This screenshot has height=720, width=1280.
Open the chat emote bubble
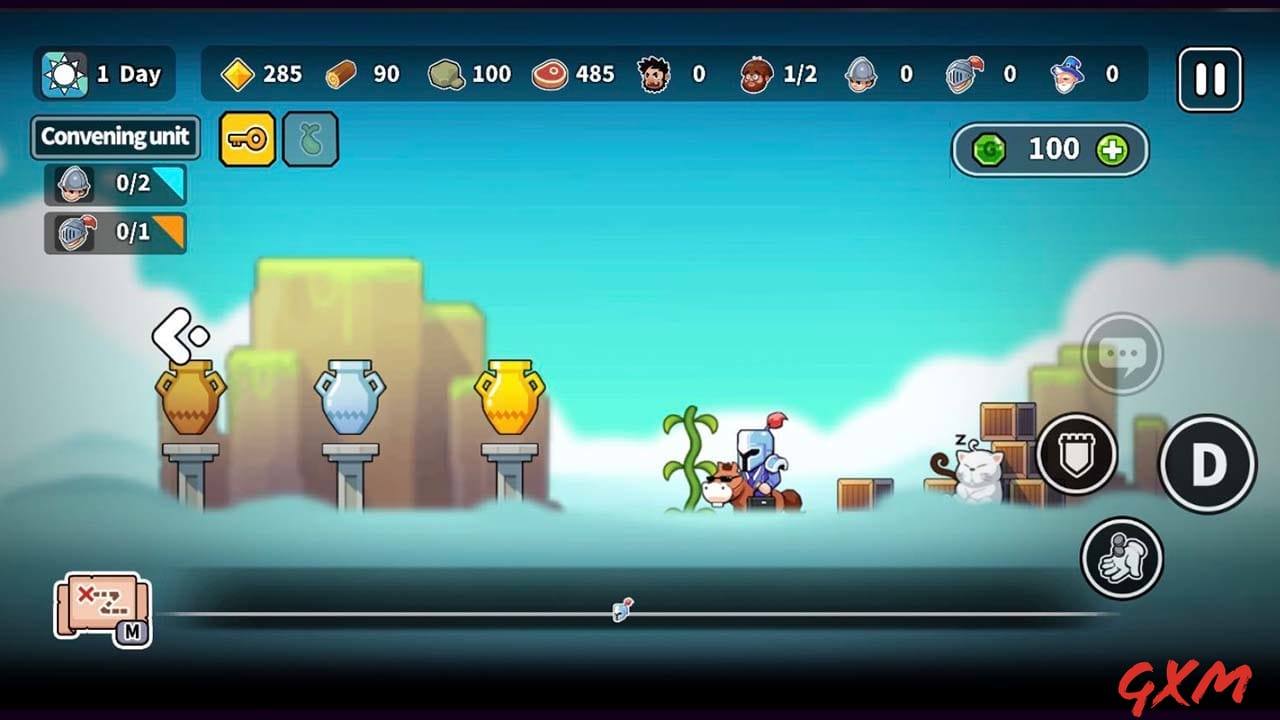click(x=1122, y=353)
